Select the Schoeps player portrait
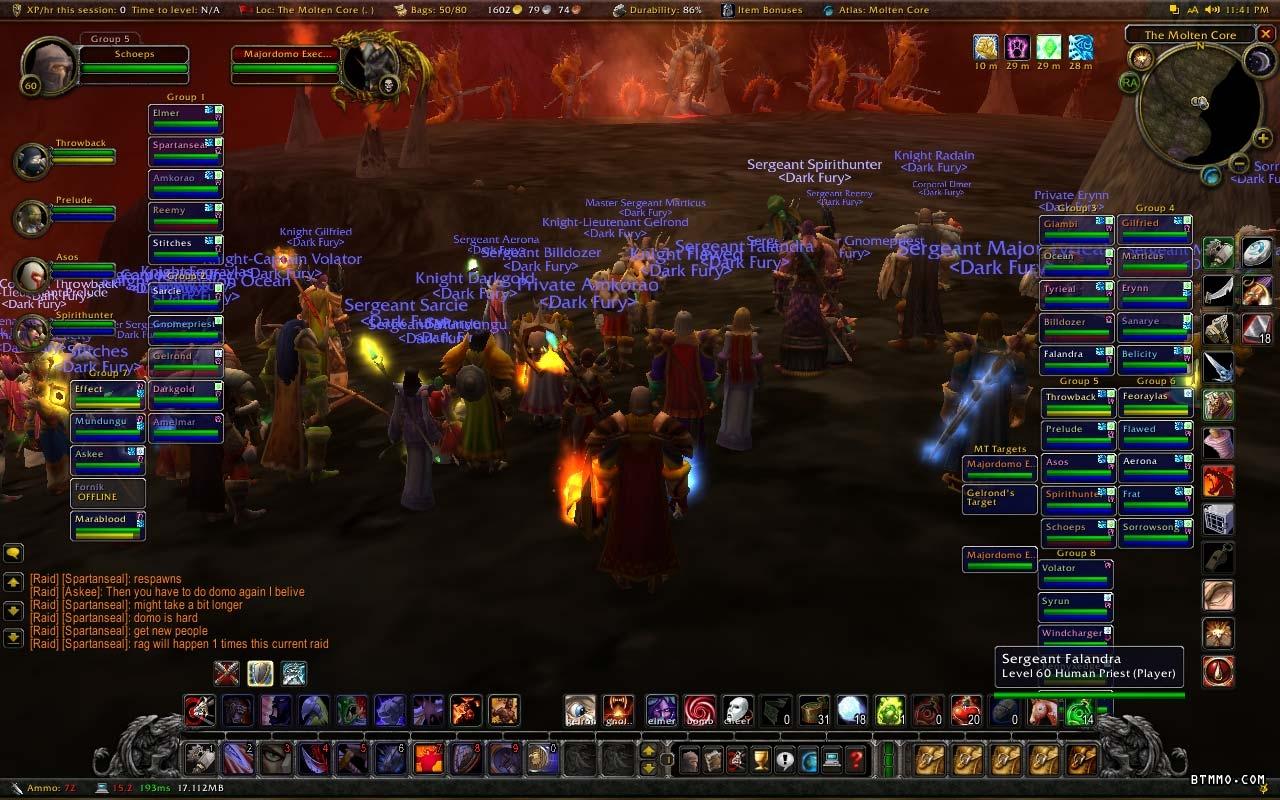Viewport: 1280px width, 800px height. click(x=46, y=67)
